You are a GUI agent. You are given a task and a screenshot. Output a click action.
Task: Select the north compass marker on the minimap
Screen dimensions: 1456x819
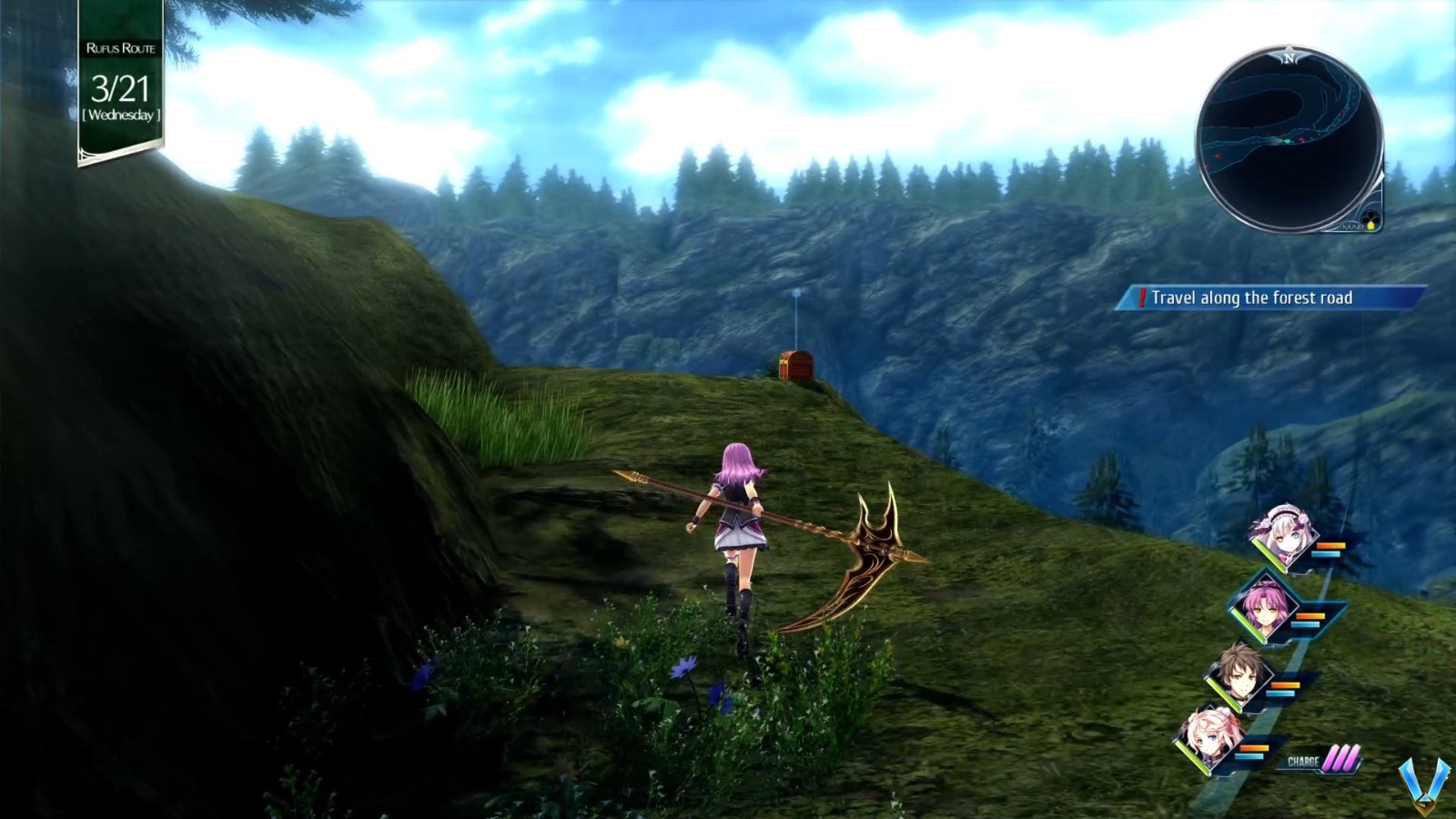tap(1289, 56)
